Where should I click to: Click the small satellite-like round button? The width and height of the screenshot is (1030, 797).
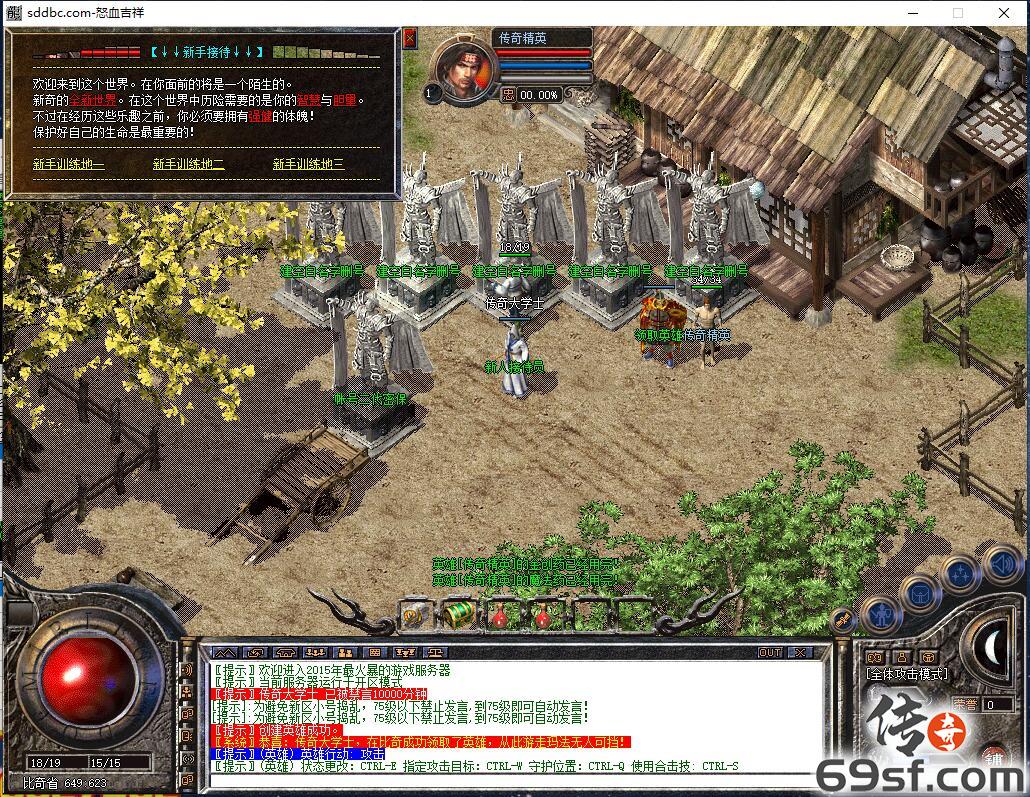pos(843,620)
